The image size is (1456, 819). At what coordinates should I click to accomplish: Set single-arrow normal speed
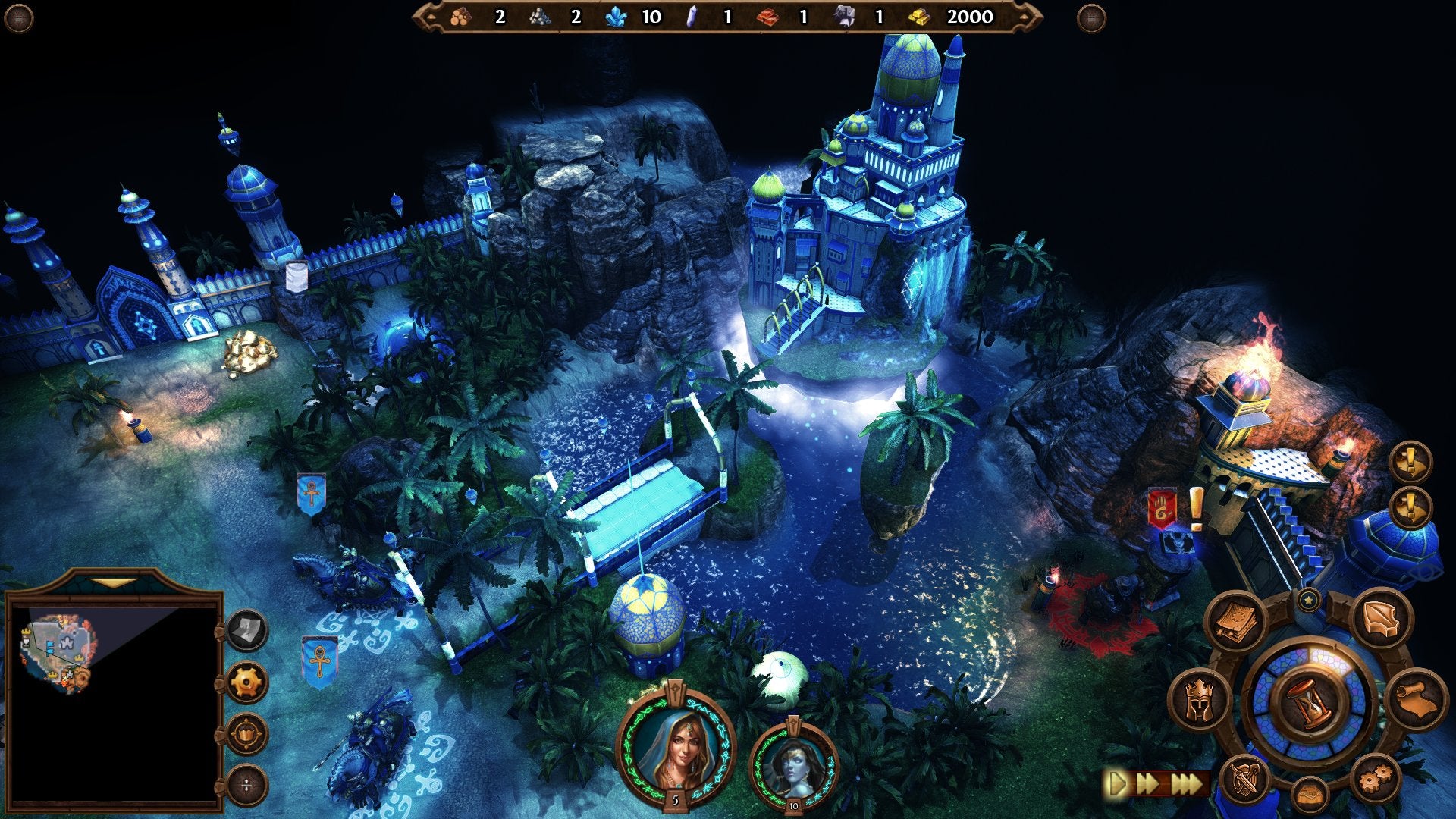coord(1118,783)
